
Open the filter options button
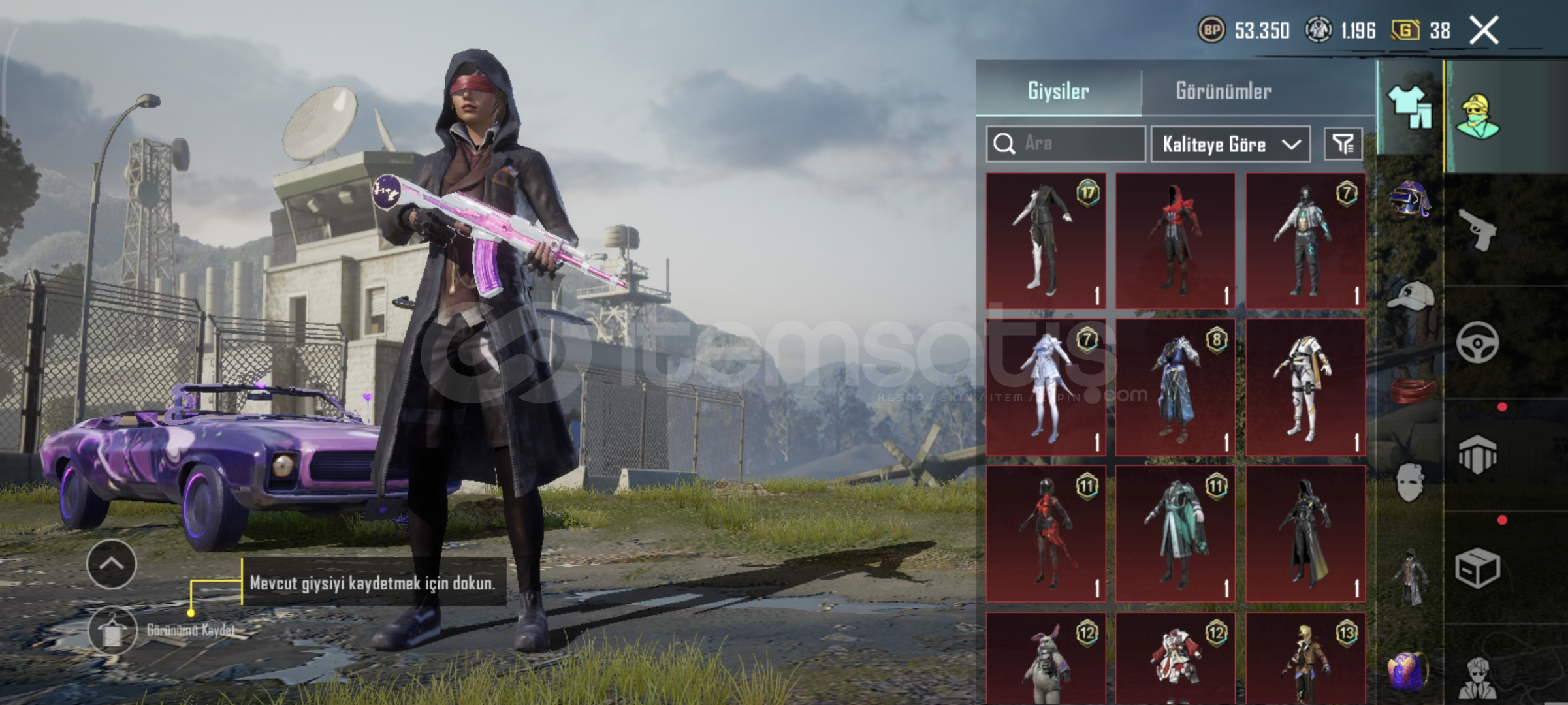[x=1343, y=144]
